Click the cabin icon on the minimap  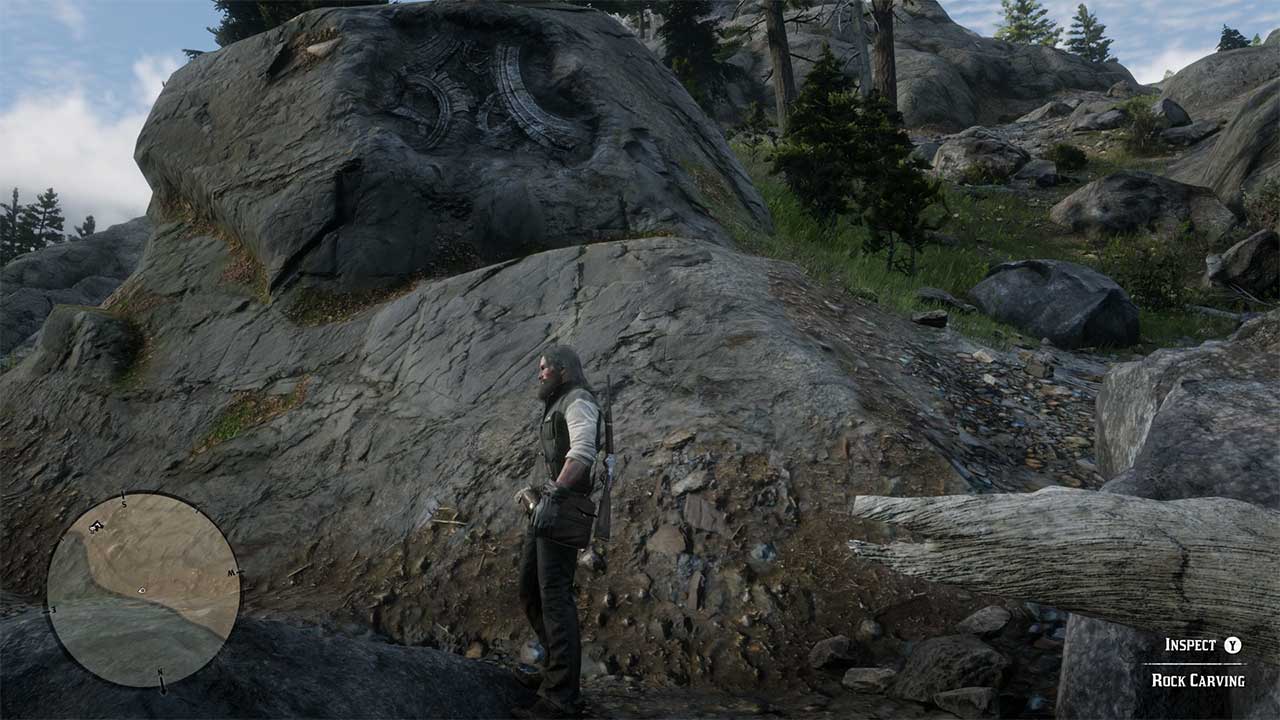[95, 527]
